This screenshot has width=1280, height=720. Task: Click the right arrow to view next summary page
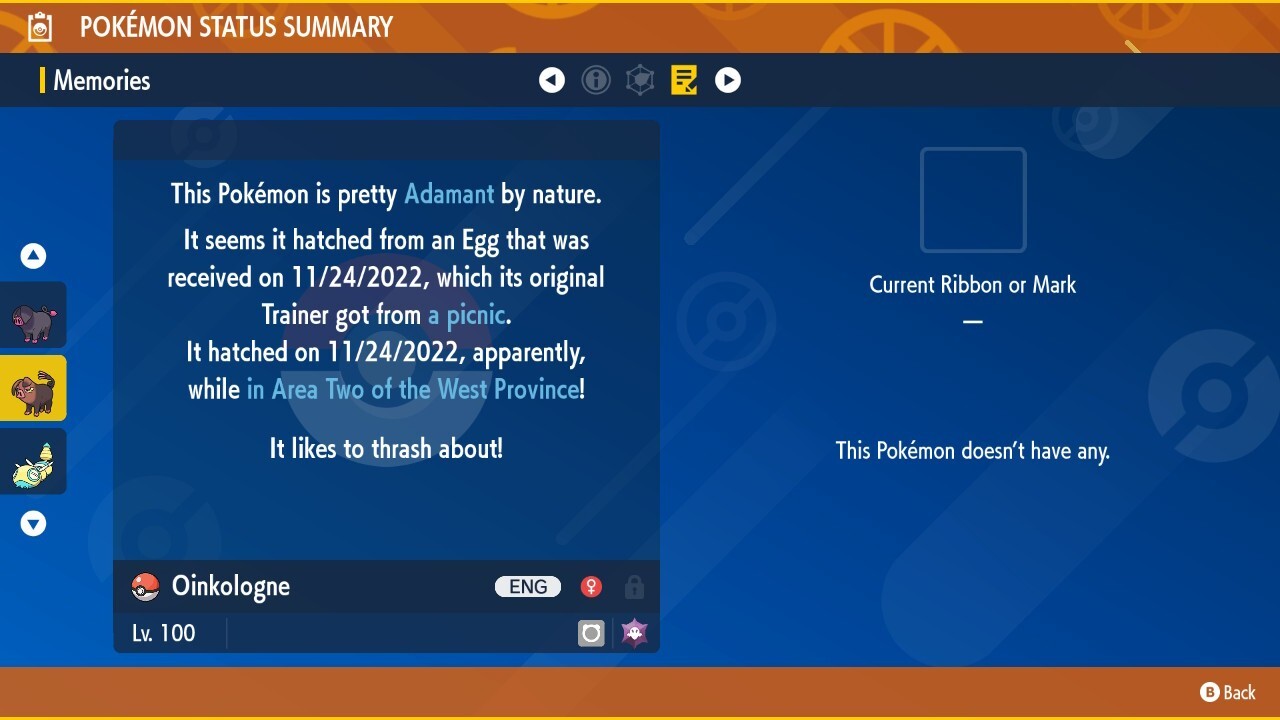click(728, 80)
